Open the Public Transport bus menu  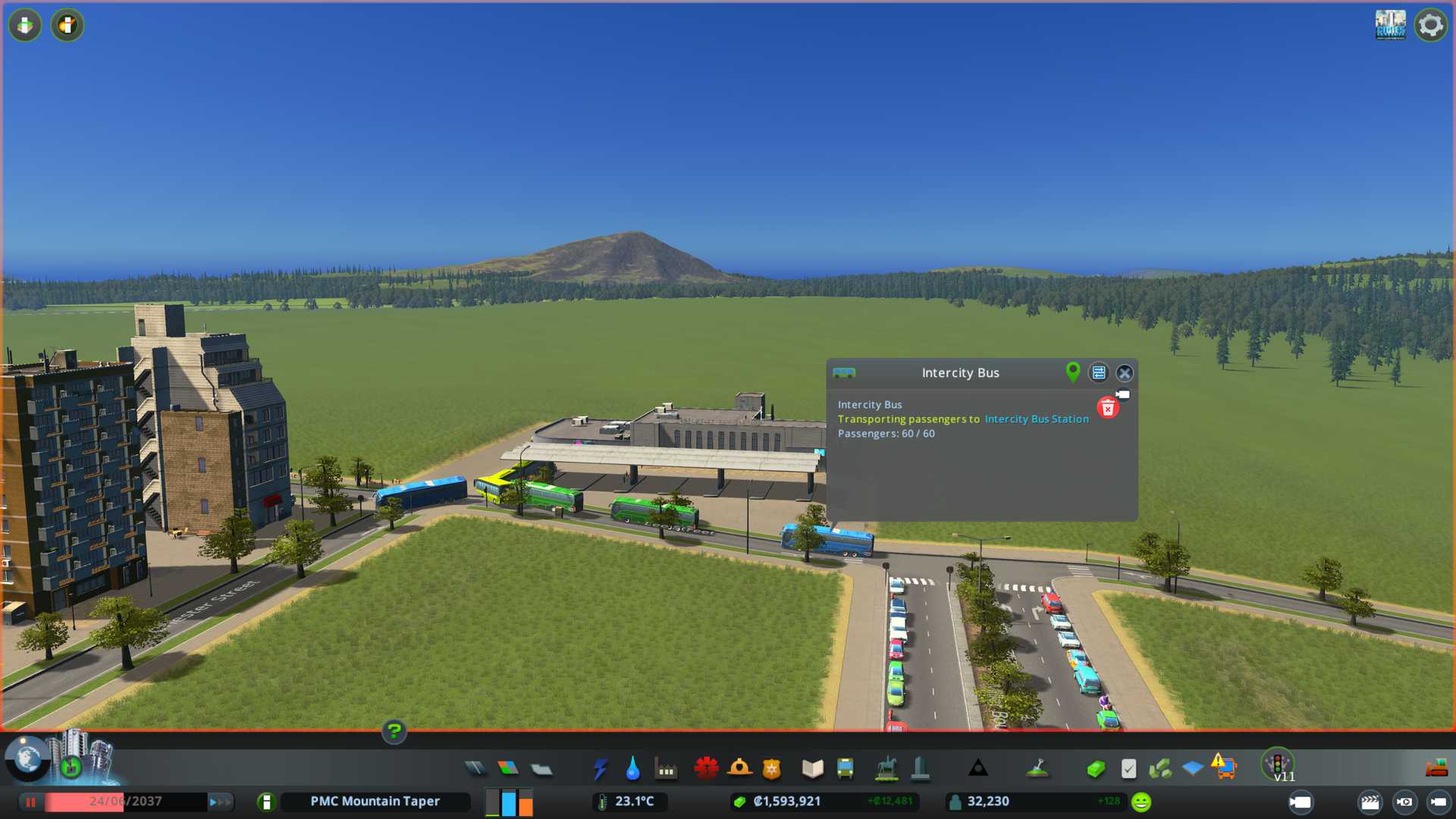click(845, 769)
